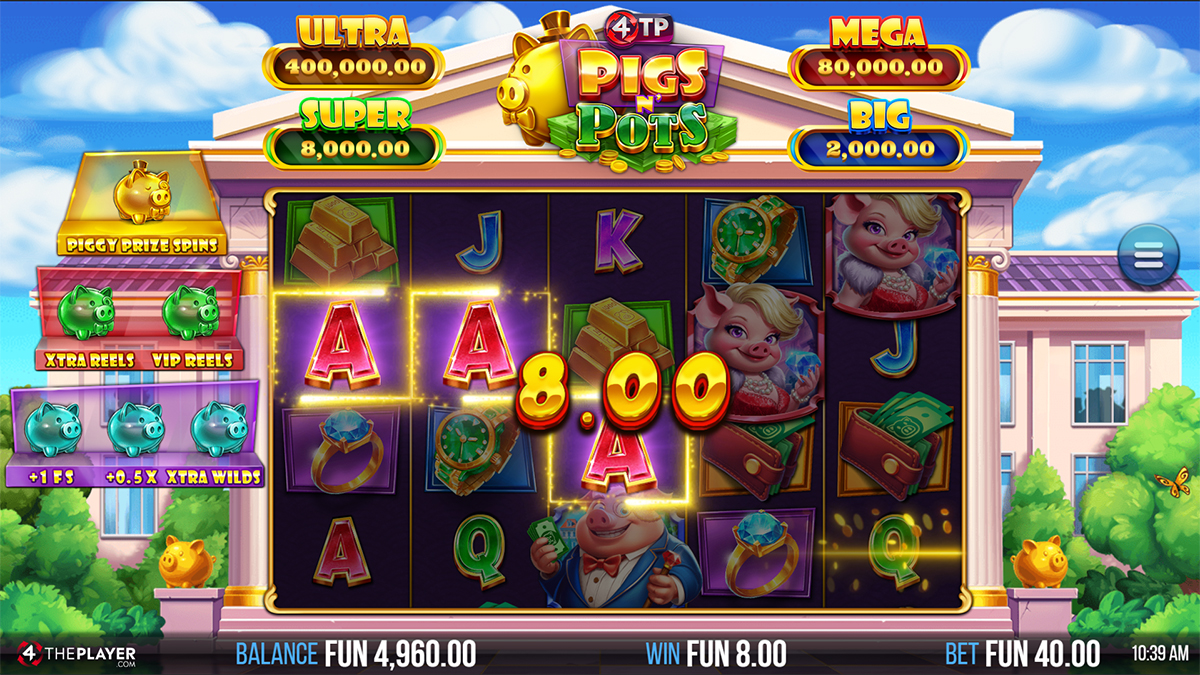The width and height of the screenshot is (1200, 675).
Task: Open the hamburger game menu
Action: click(1149, 256)
